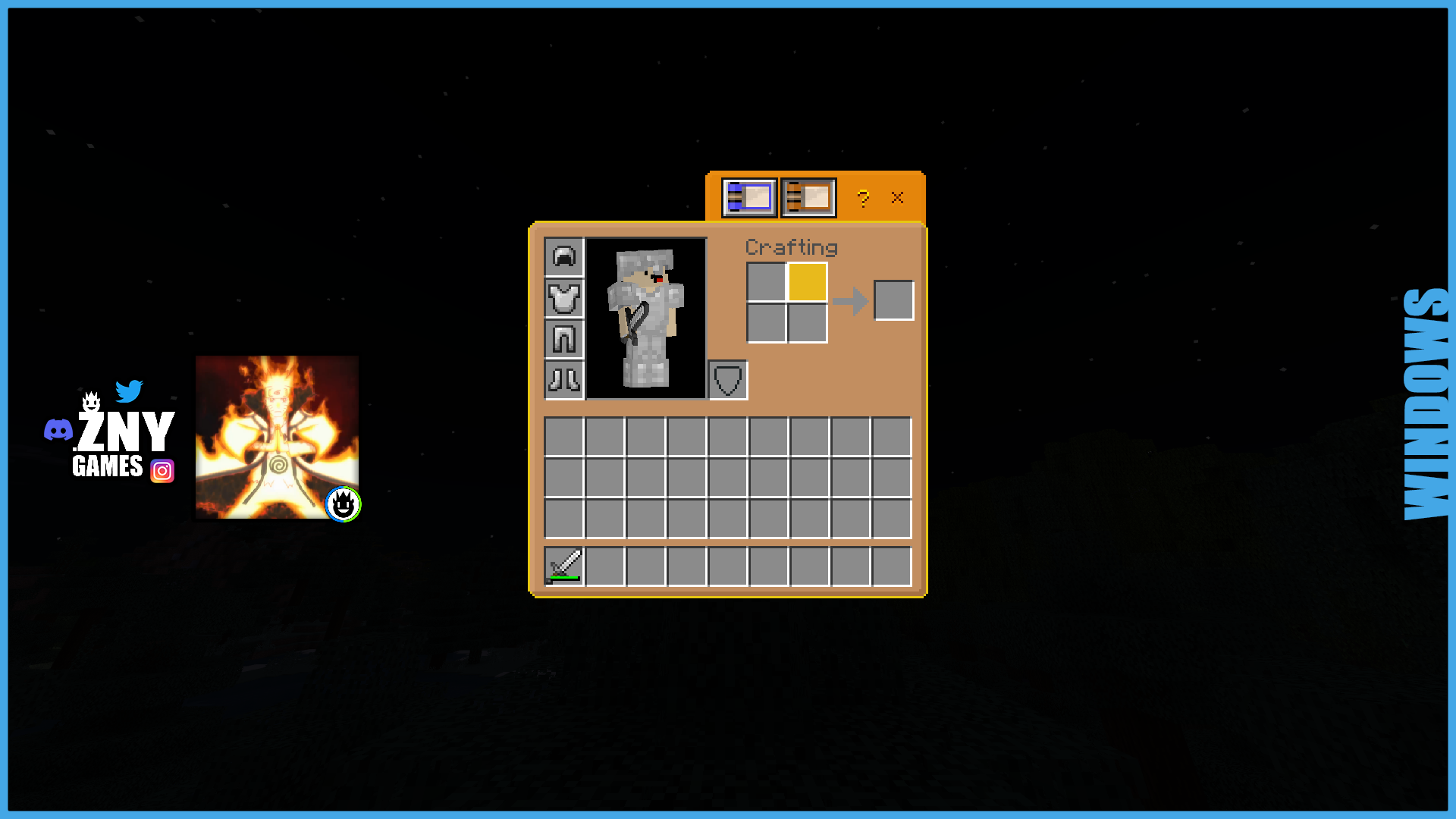Pick up the gold ingot in crafting grid
This screenshot has width=1456, height=819.
[806, 282]
